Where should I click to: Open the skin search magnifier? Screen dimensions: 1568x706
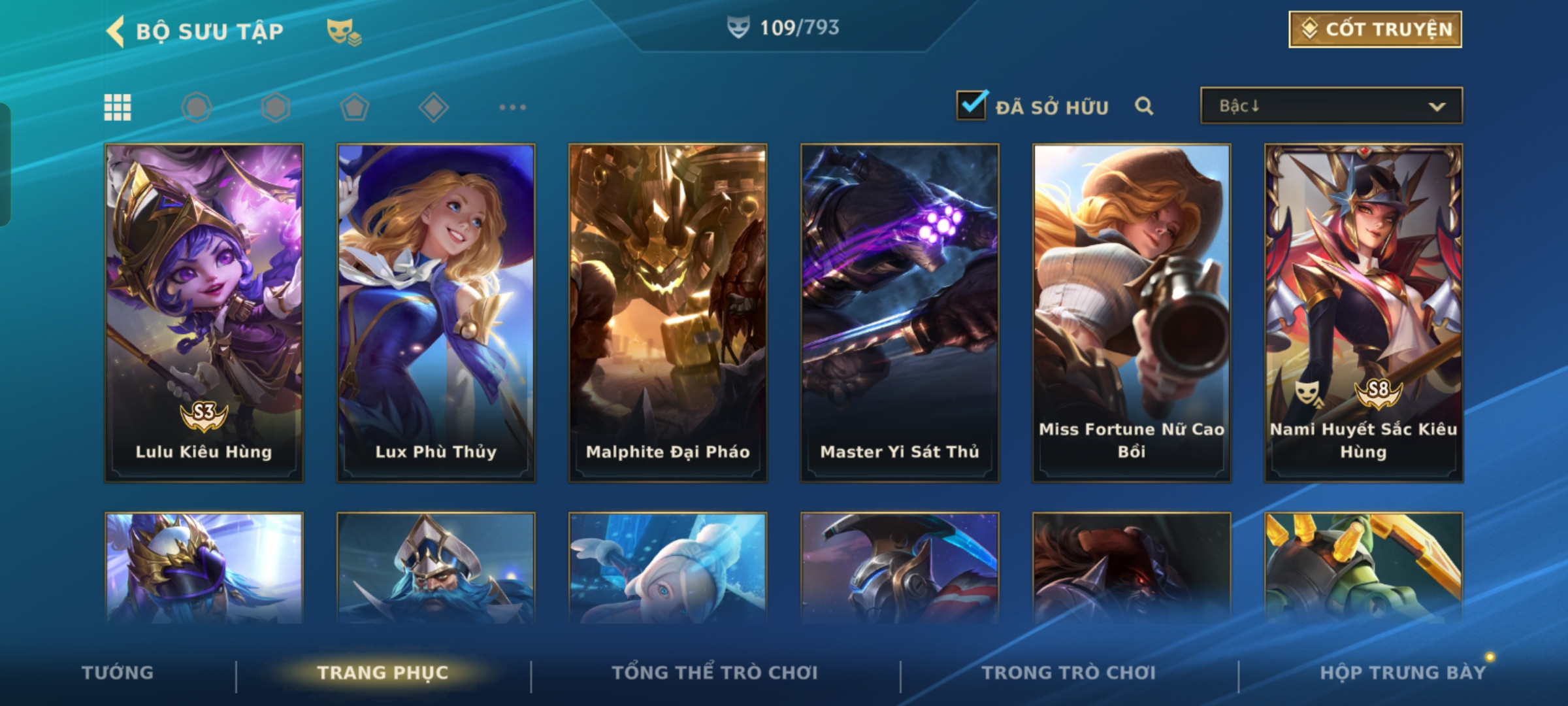1144,106
